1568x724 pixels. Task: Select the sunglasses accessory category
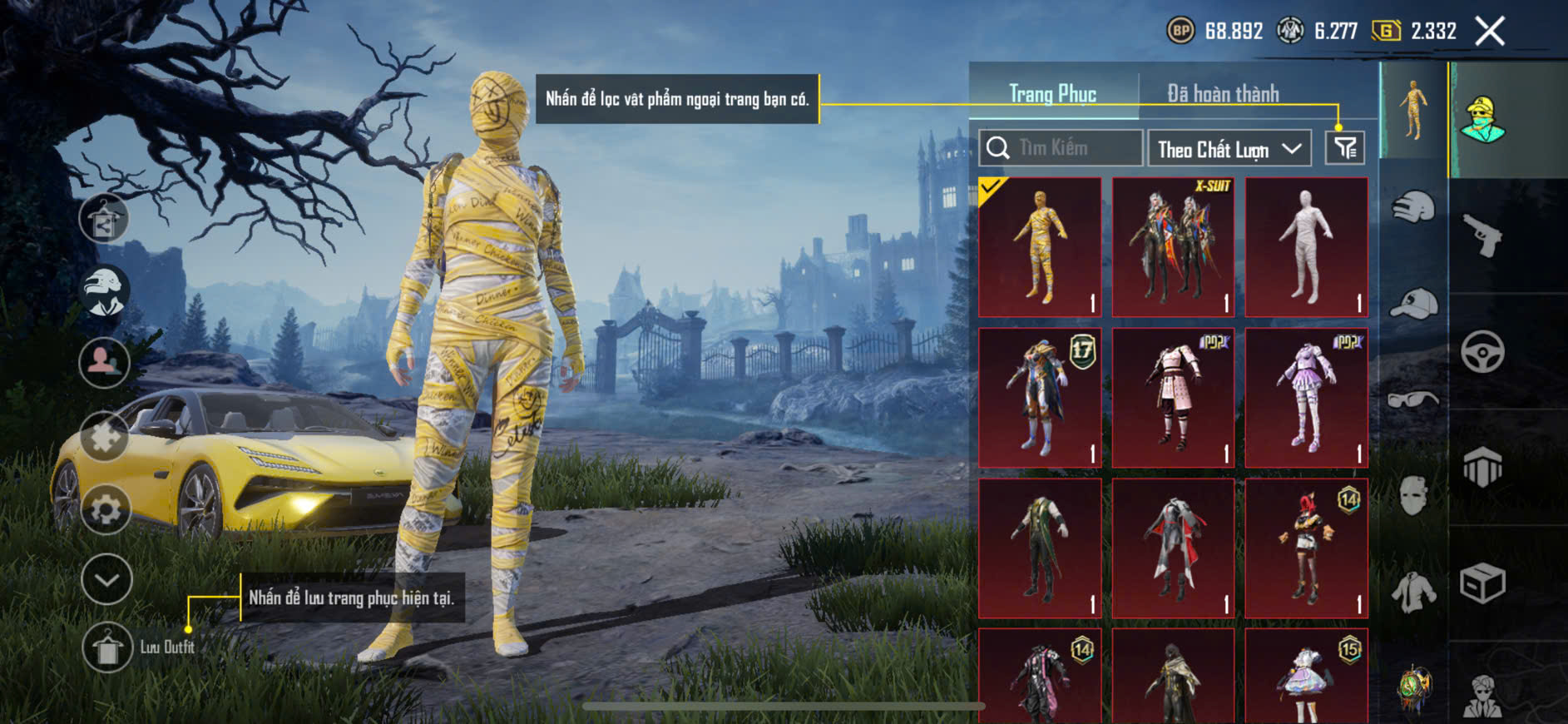[1412, 400]
